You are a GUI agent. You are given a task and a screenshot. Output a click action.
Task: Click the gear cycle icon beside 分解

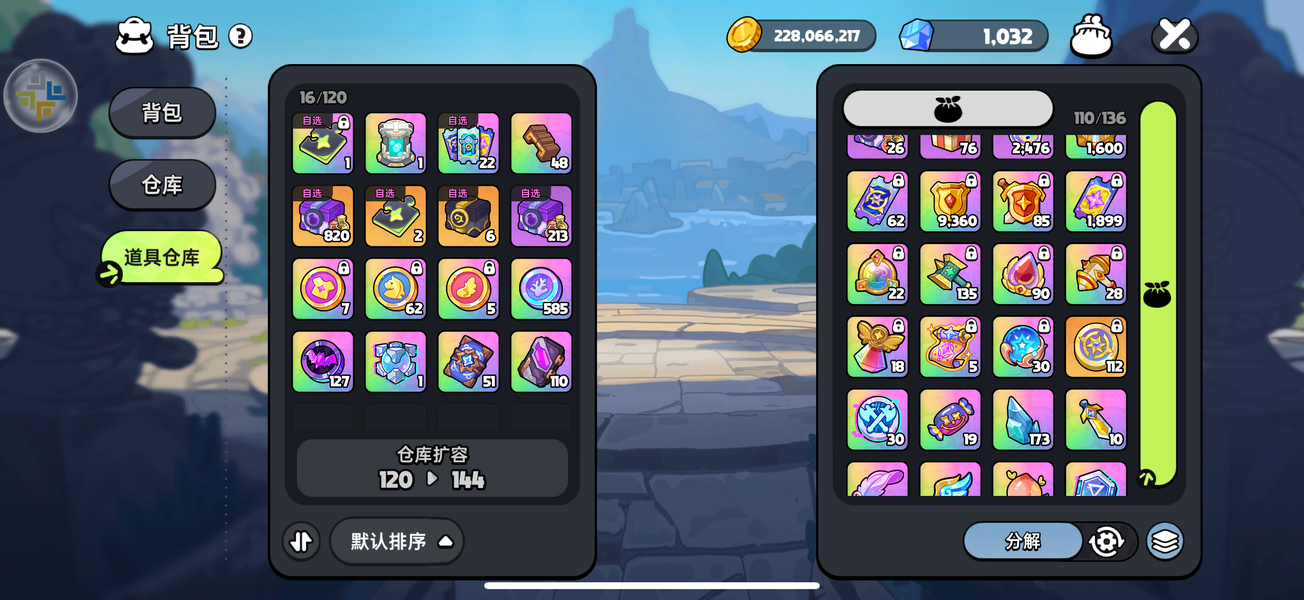1106,541
